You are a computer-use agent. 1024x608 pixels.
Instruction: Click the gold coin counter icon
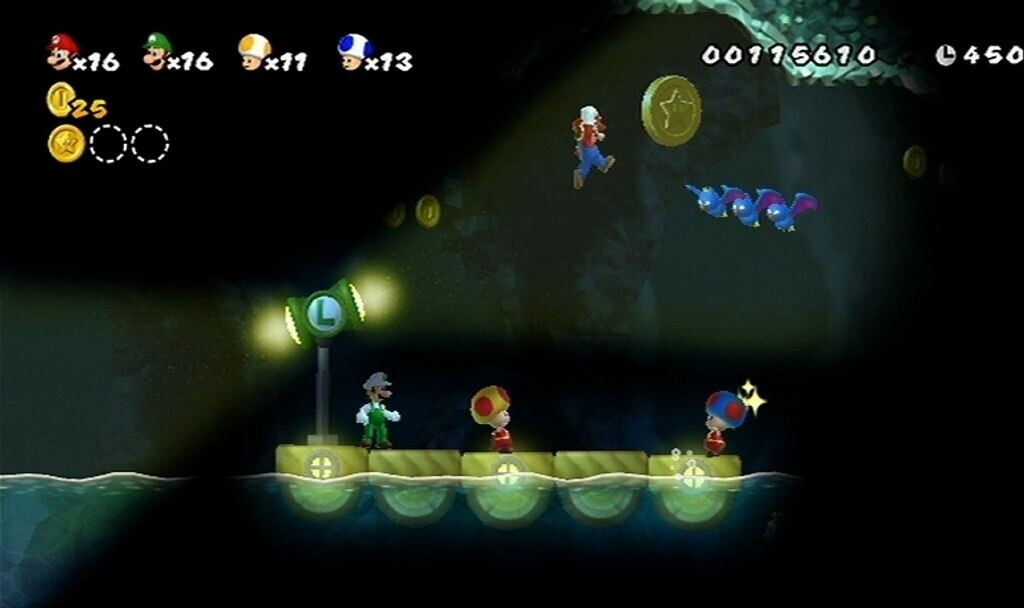click(x=59, y=99)
